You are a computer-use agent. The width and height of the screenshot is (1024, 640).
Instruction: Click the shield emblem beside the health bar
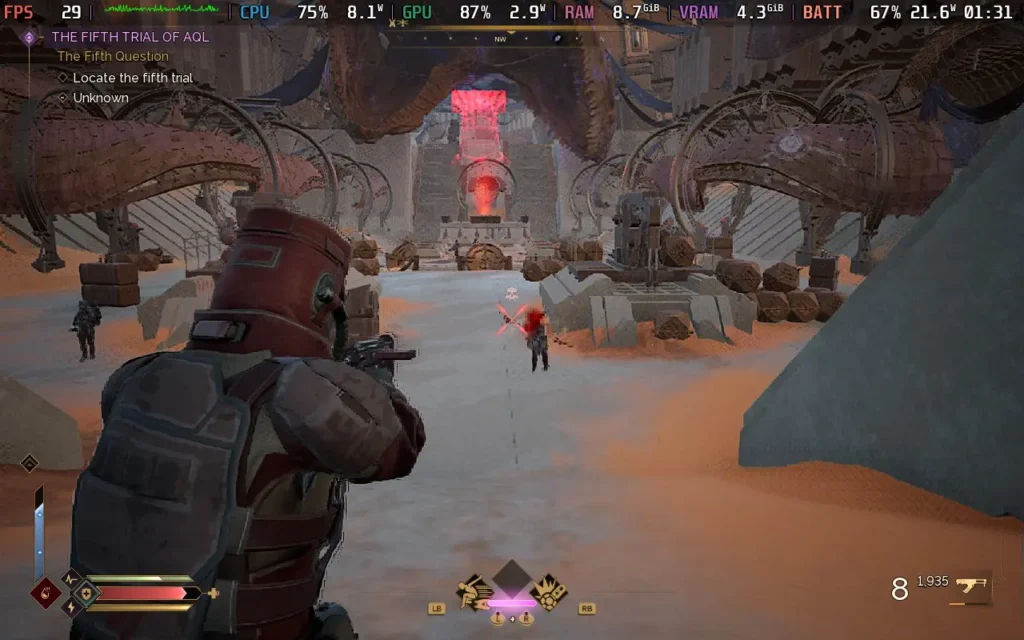tap(85, 592)
